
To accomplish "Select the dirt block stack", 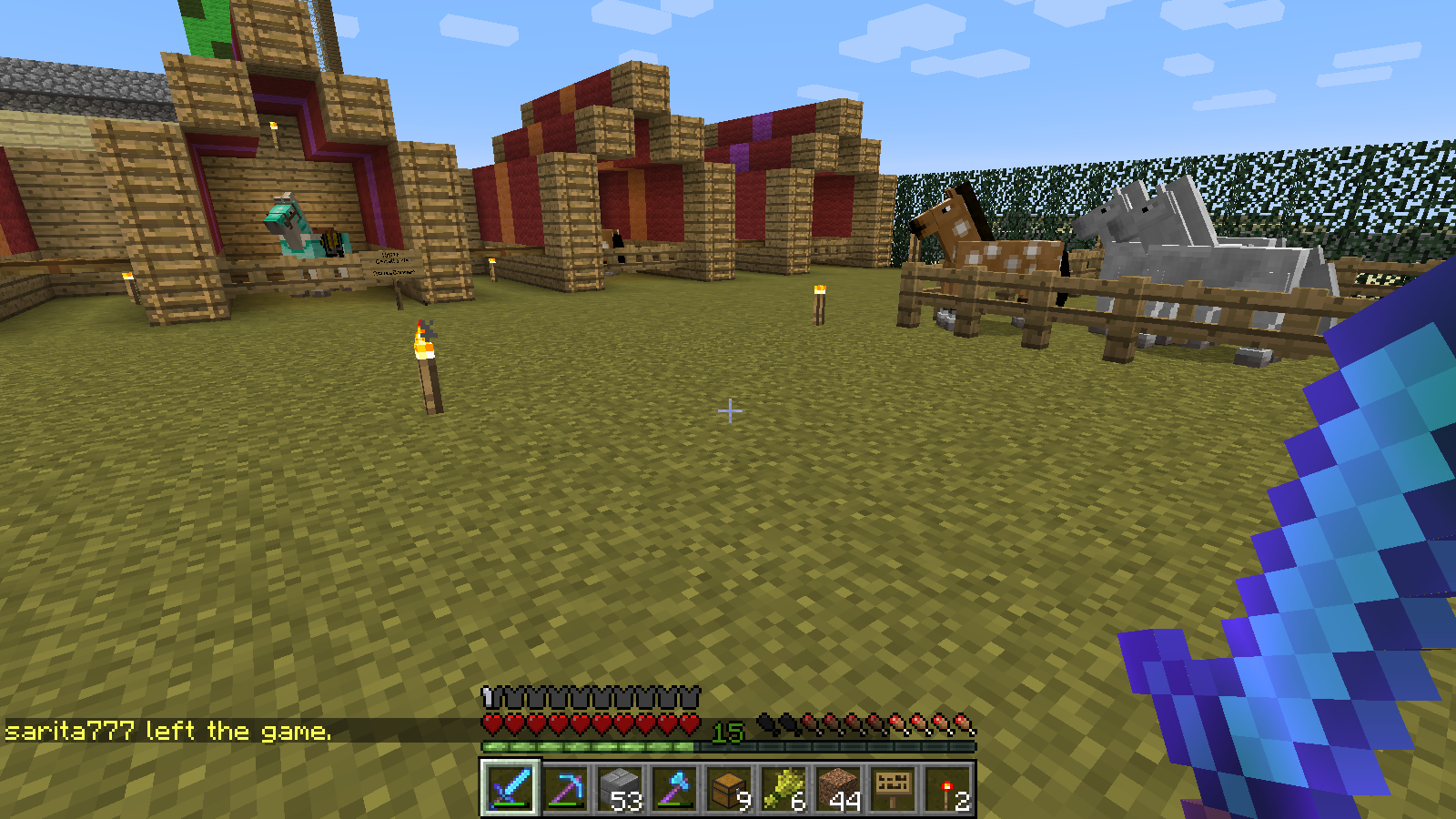I will (838, 788).
